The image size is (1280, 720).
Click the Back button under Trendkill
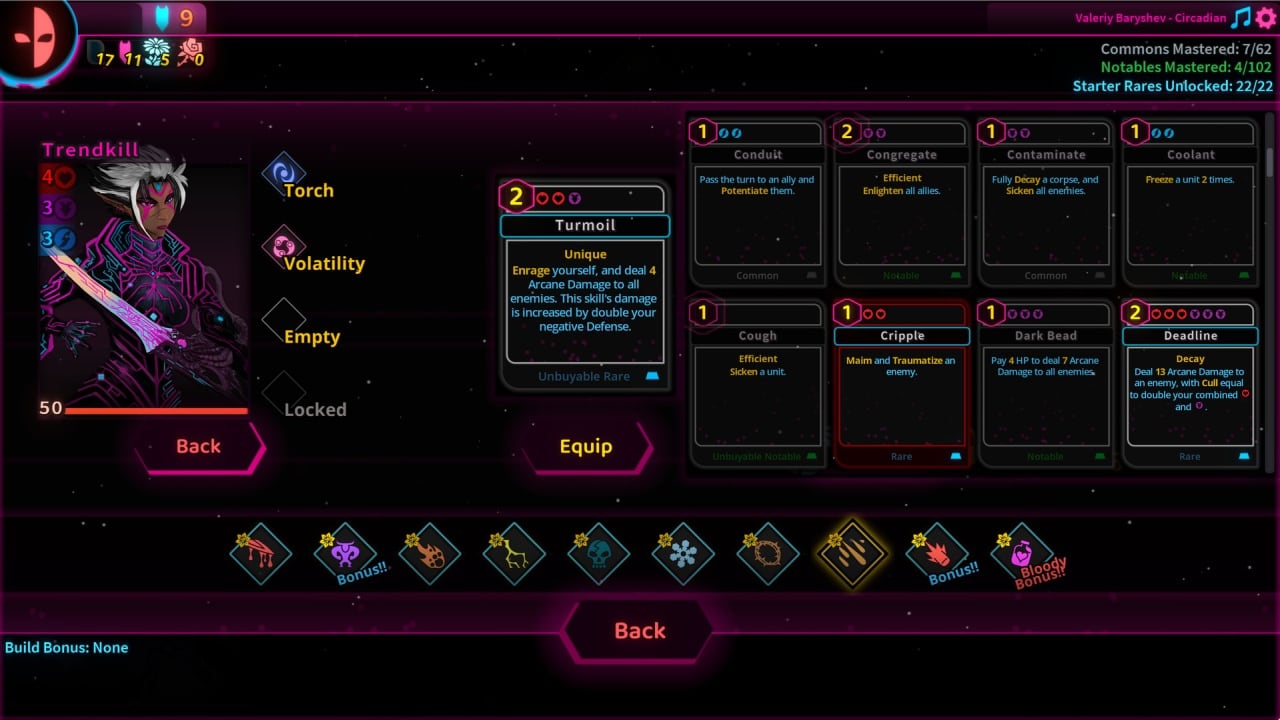pos(198,446)
